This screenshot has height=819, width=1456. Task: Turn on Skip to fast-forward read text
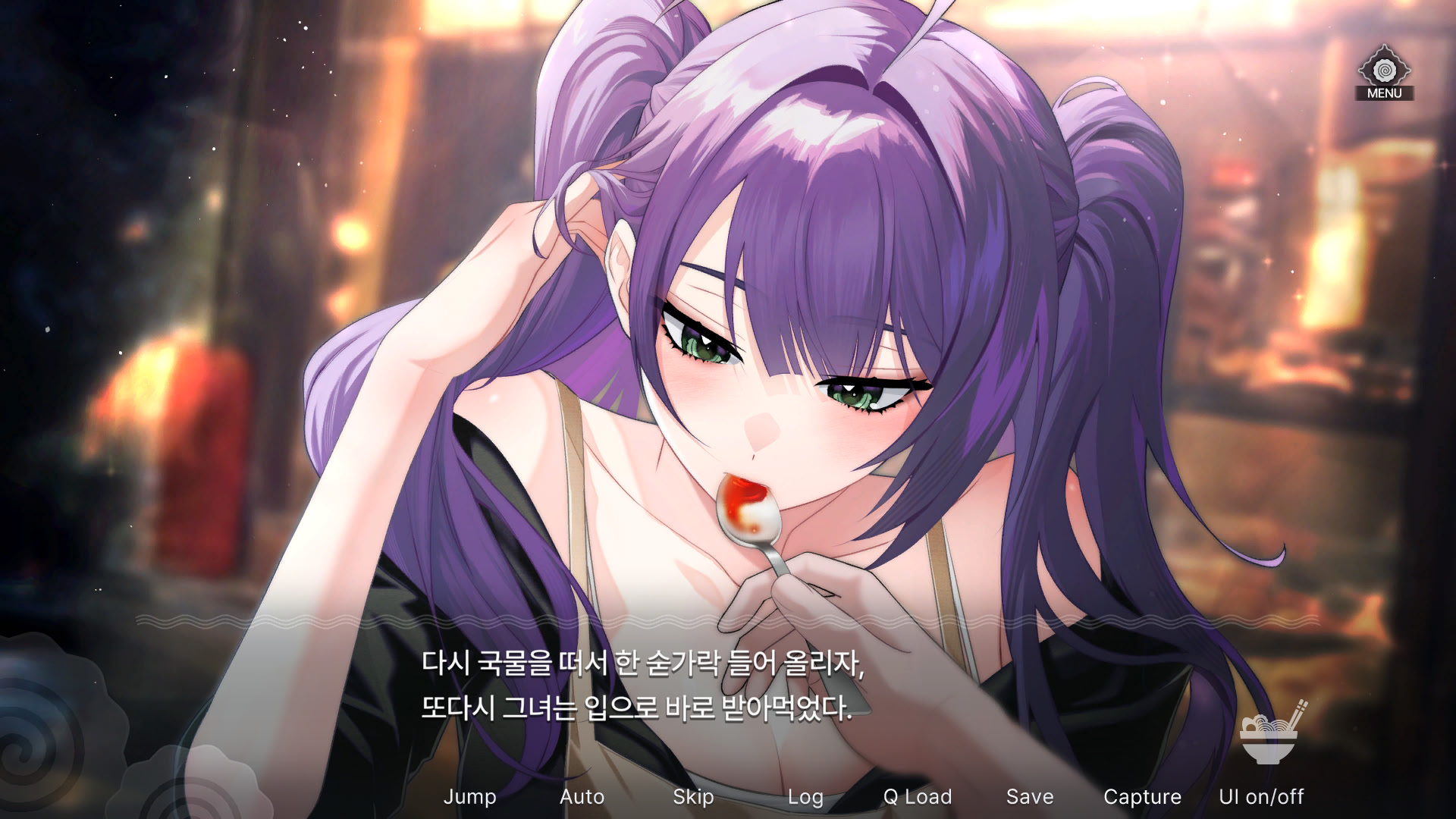coord(694,797)
